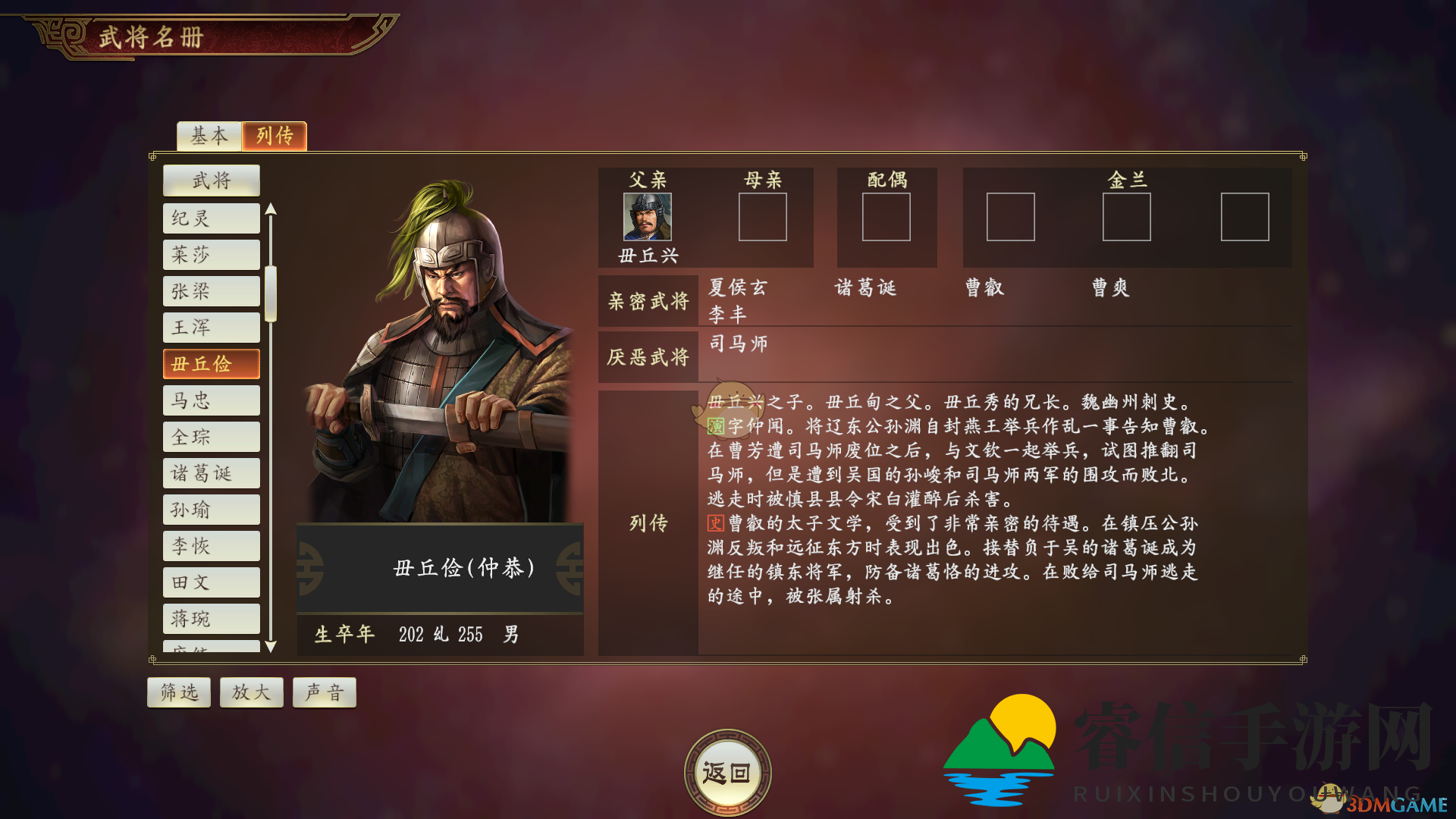The height and width of the screenshot is (819, 1456).
Task: Return with the 返回 button
Action: pos(727,773)
